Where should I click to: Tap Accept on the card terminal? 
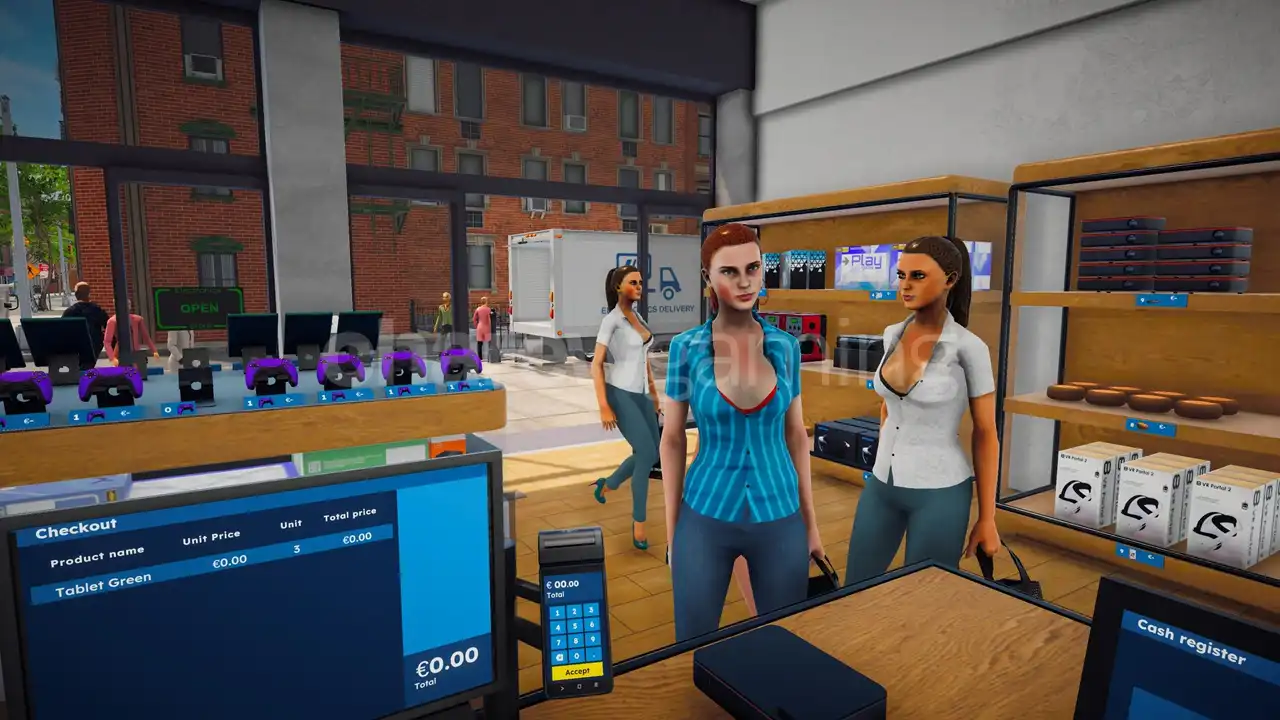pyautogui.click(x=577, y=672)
